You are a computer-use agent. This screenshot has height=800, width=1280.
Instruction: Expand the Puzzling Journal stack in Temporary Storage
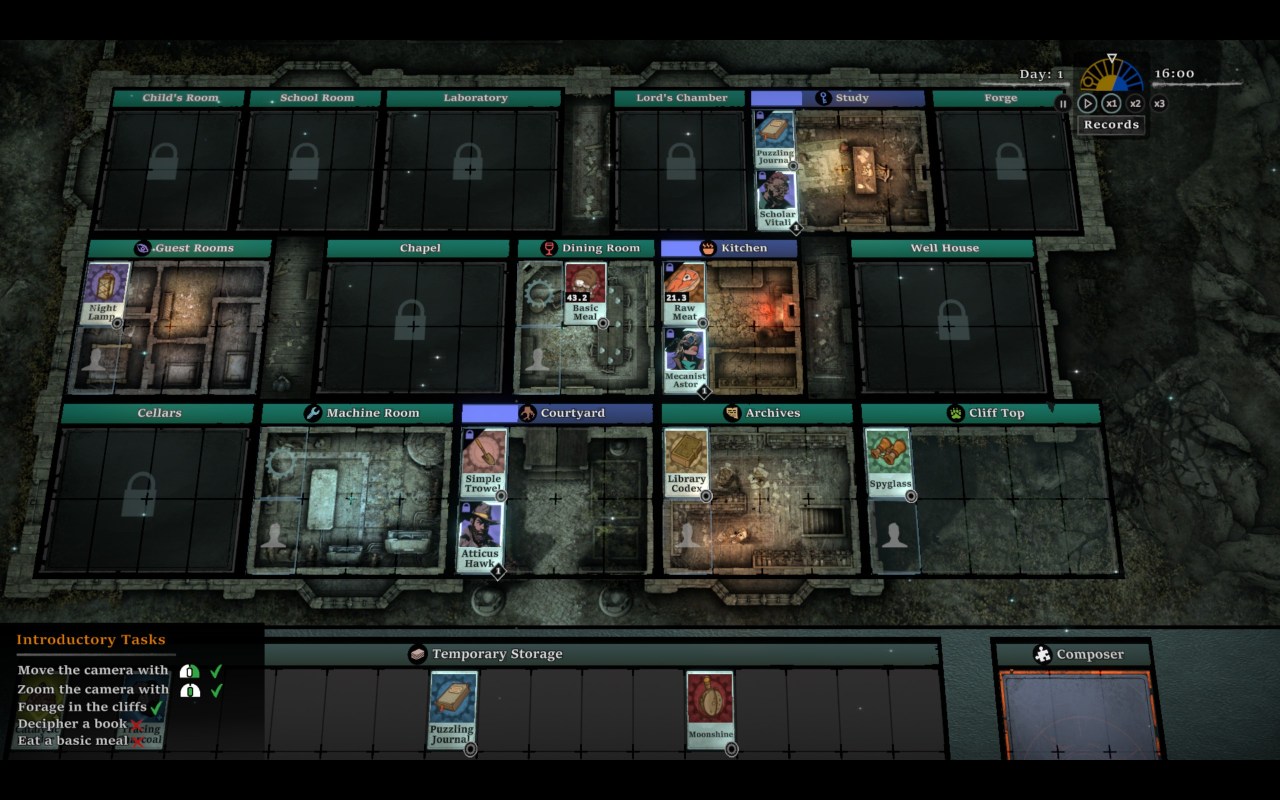(470, 750)
